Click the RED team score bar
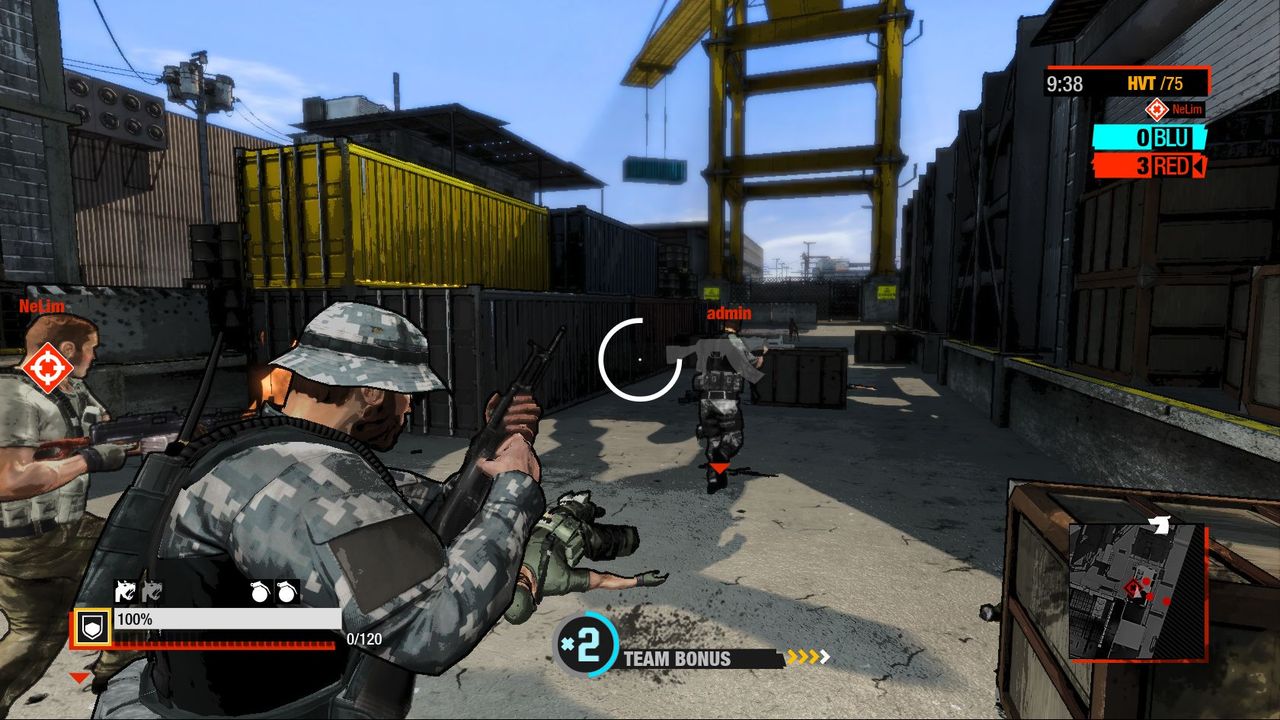This screenshot has width=1280, height=720. (1149, 165)
